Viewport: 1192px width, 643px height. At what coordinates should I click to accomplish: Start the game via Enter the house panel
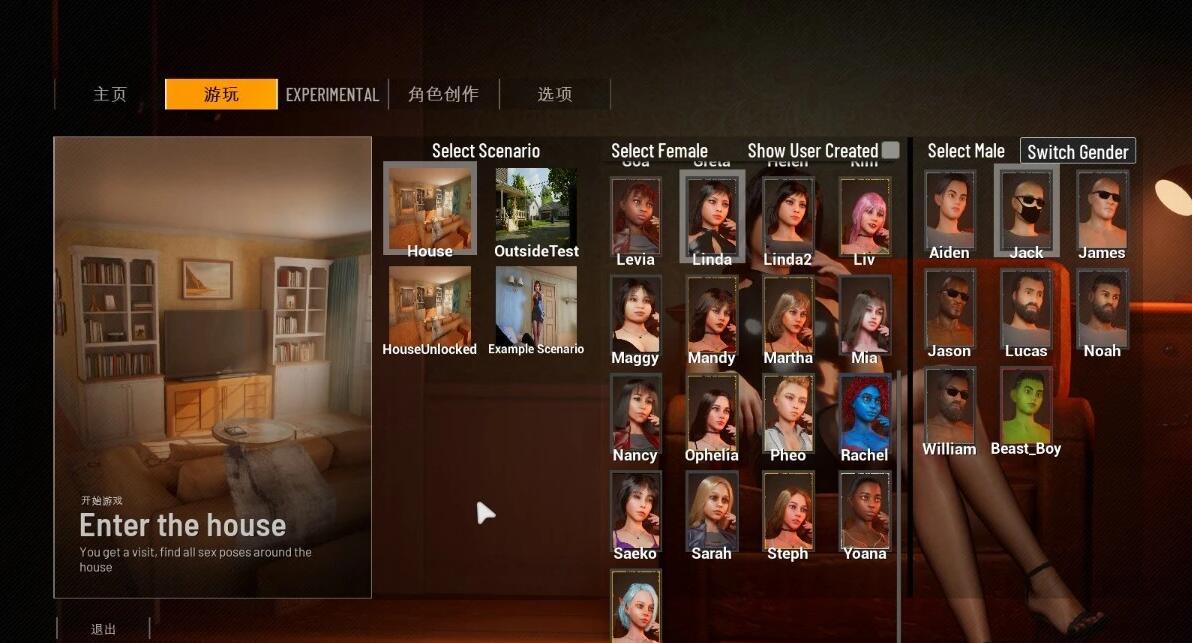tap(212, 367)
